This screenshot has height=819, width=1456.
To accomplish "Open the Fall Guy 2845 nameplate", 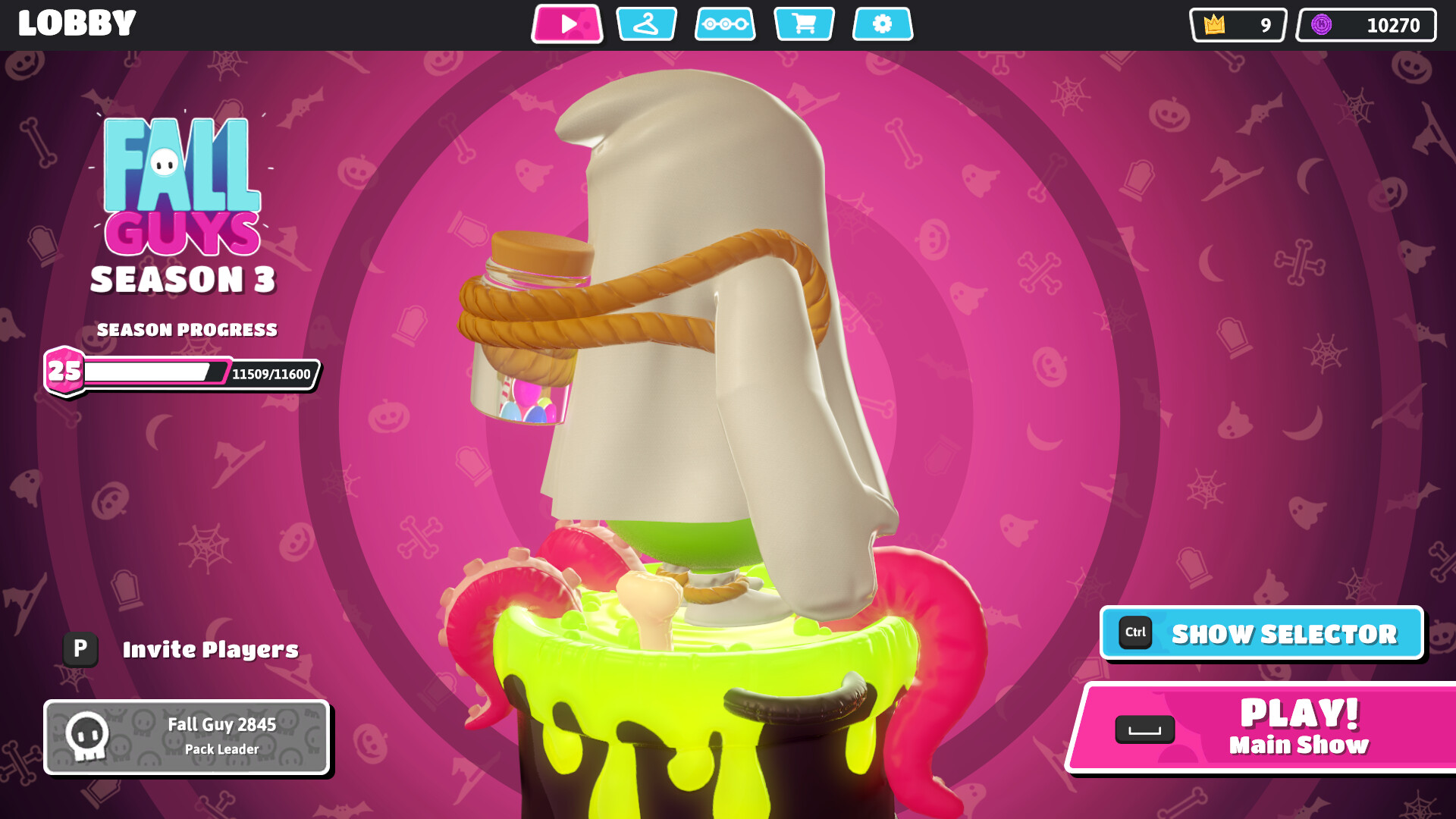I will coord(187,736).
